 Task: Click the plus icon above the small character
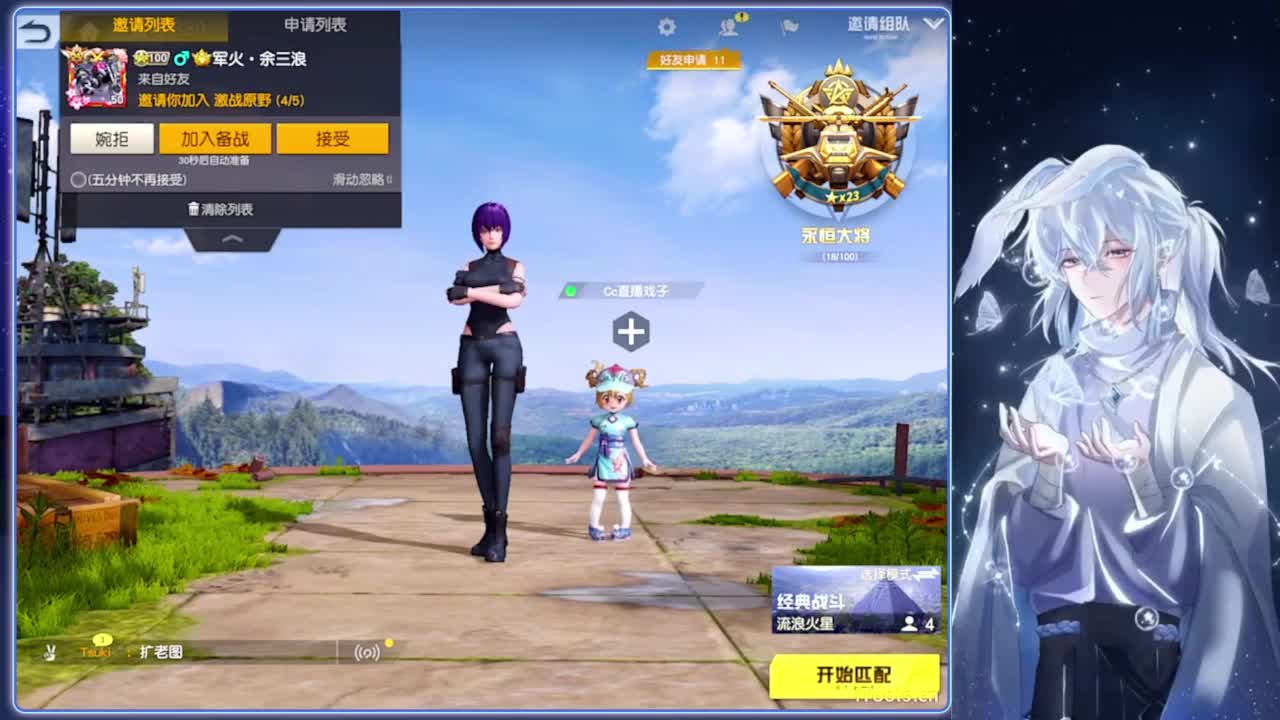click(x=631, y=328)
